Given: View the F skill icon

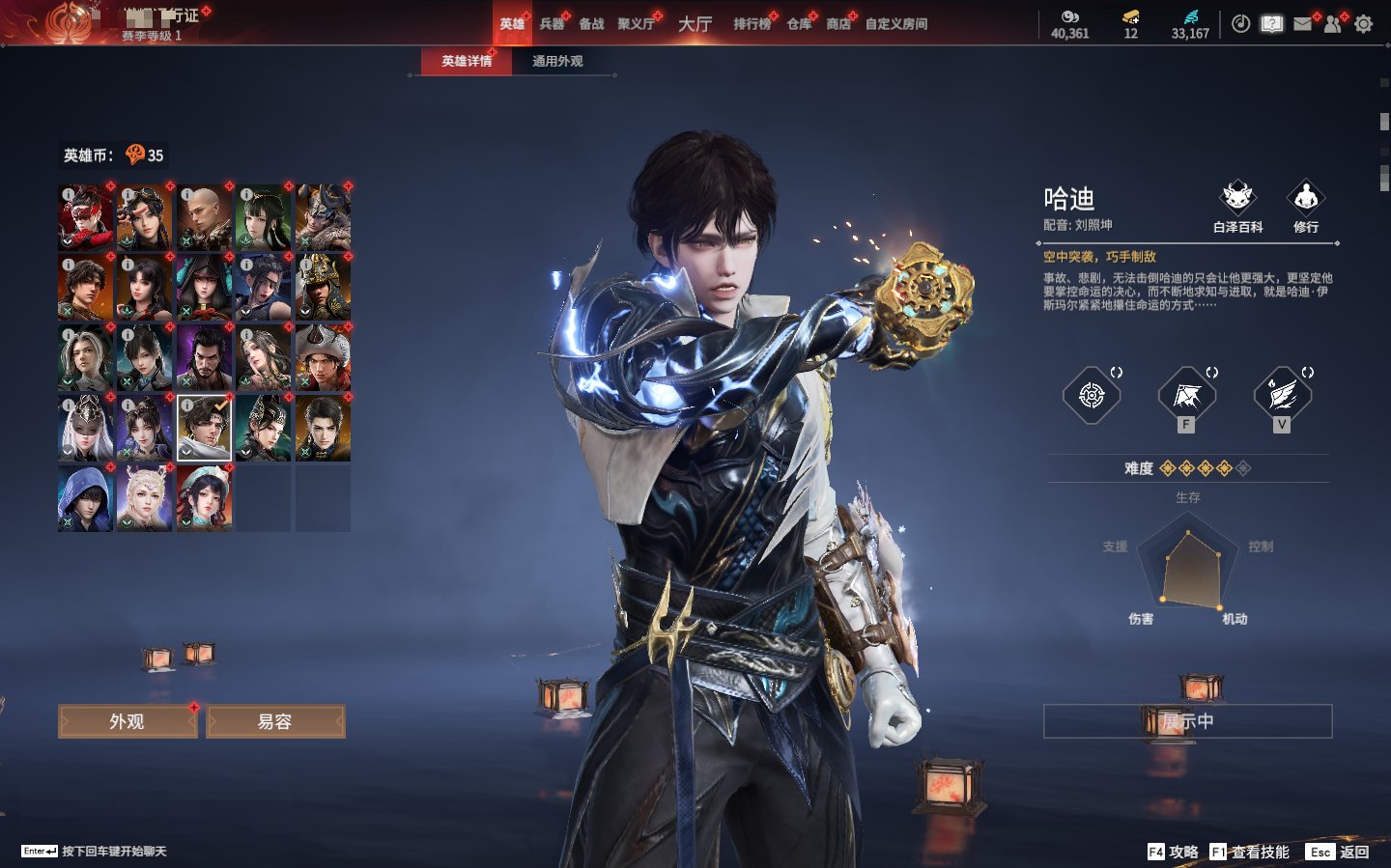Looking at the screenshot, I should (x=1186, y=396).
